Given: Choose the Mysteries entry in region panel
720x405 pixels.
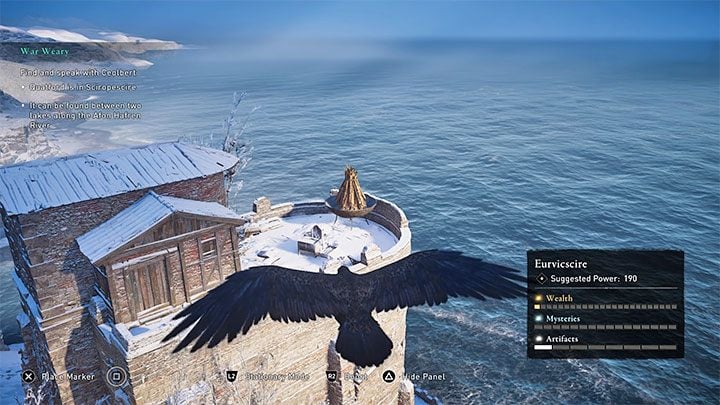Looking at the screenshot, I should tap(565, 318).
